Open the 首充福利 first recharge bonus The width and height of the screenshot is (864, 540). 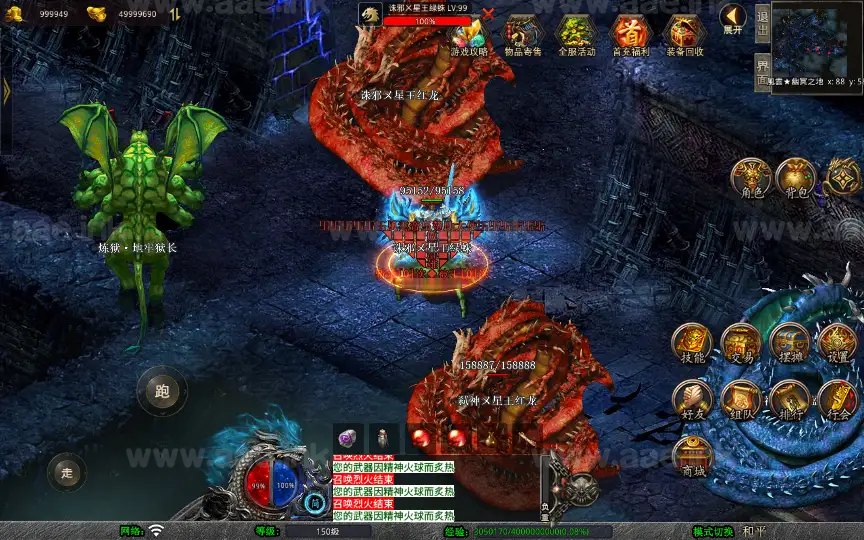(630, 34)
